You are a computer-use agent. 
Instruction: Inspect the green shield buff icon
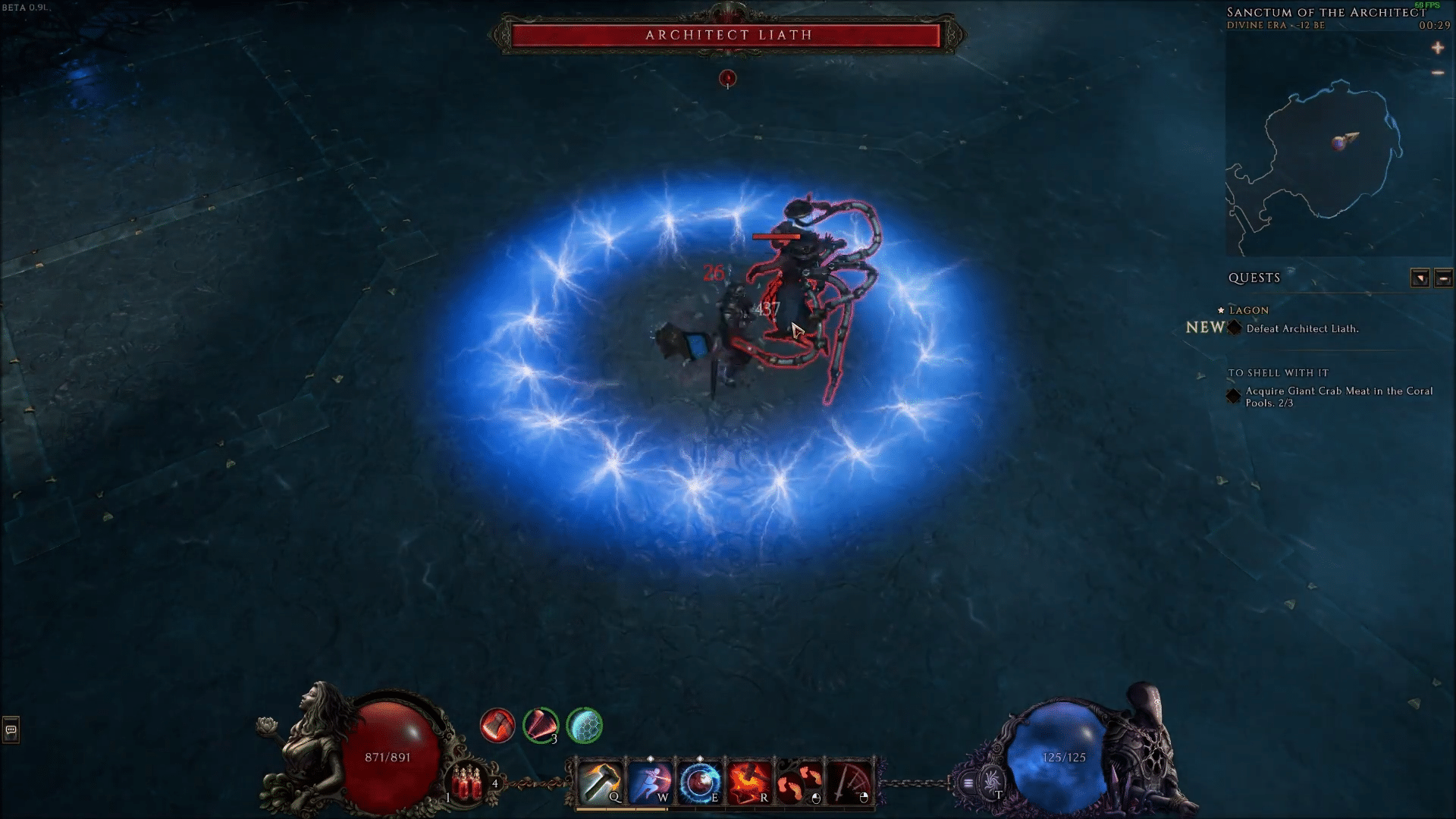coord(584,726)
